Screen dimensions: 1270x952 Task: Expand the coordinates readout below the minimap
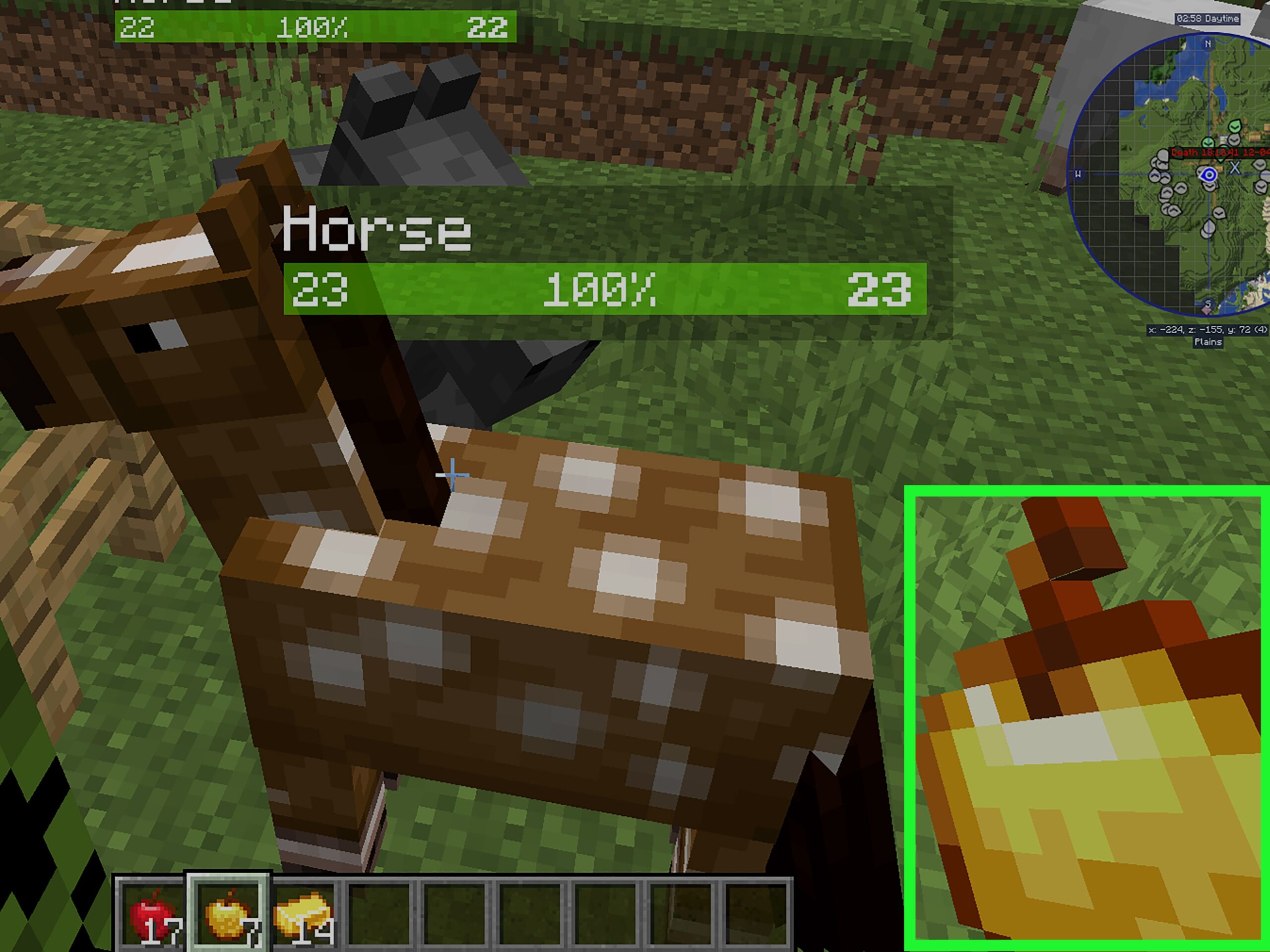(x=1208, y=329)
